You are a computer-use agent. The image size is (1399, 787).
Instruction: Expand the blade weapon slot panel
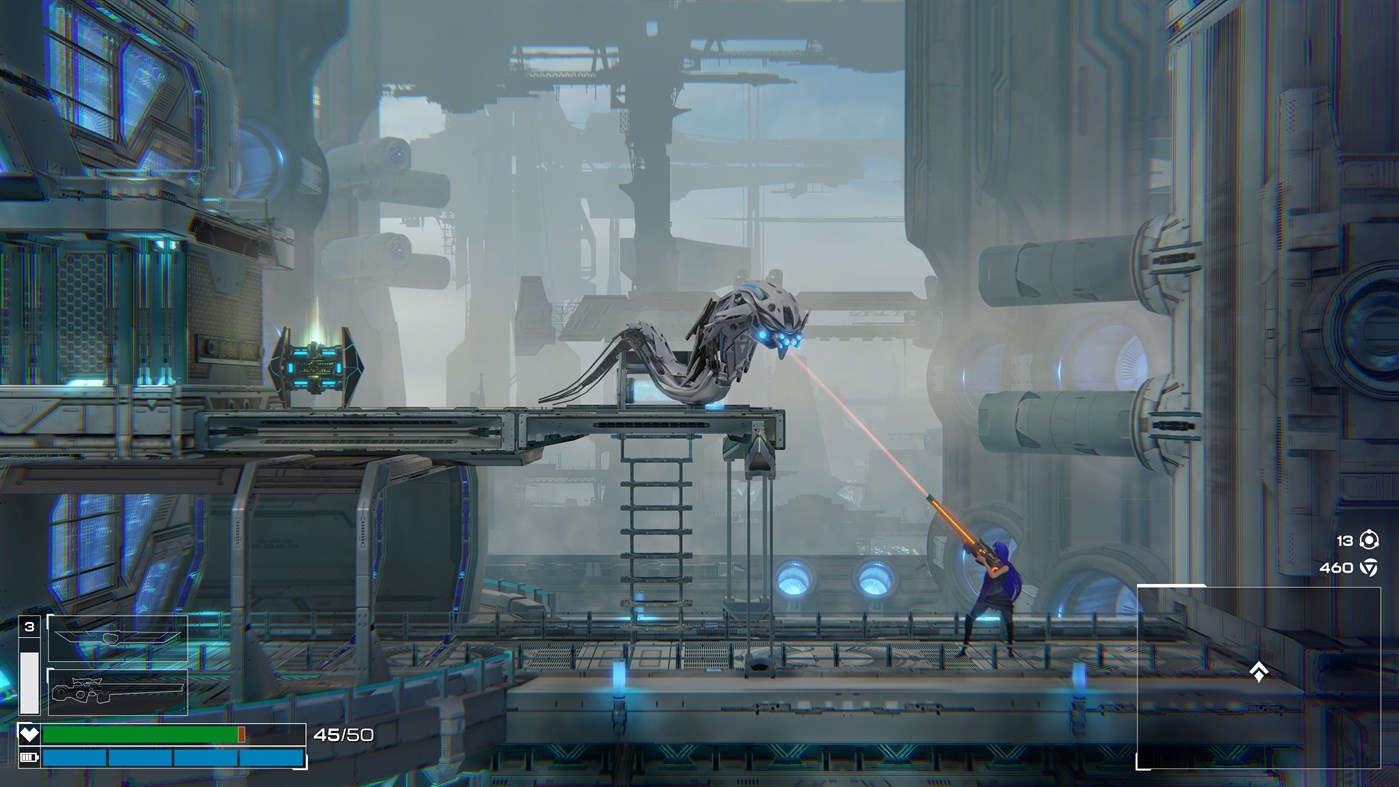pyautogui.click(x=117, y=637)
